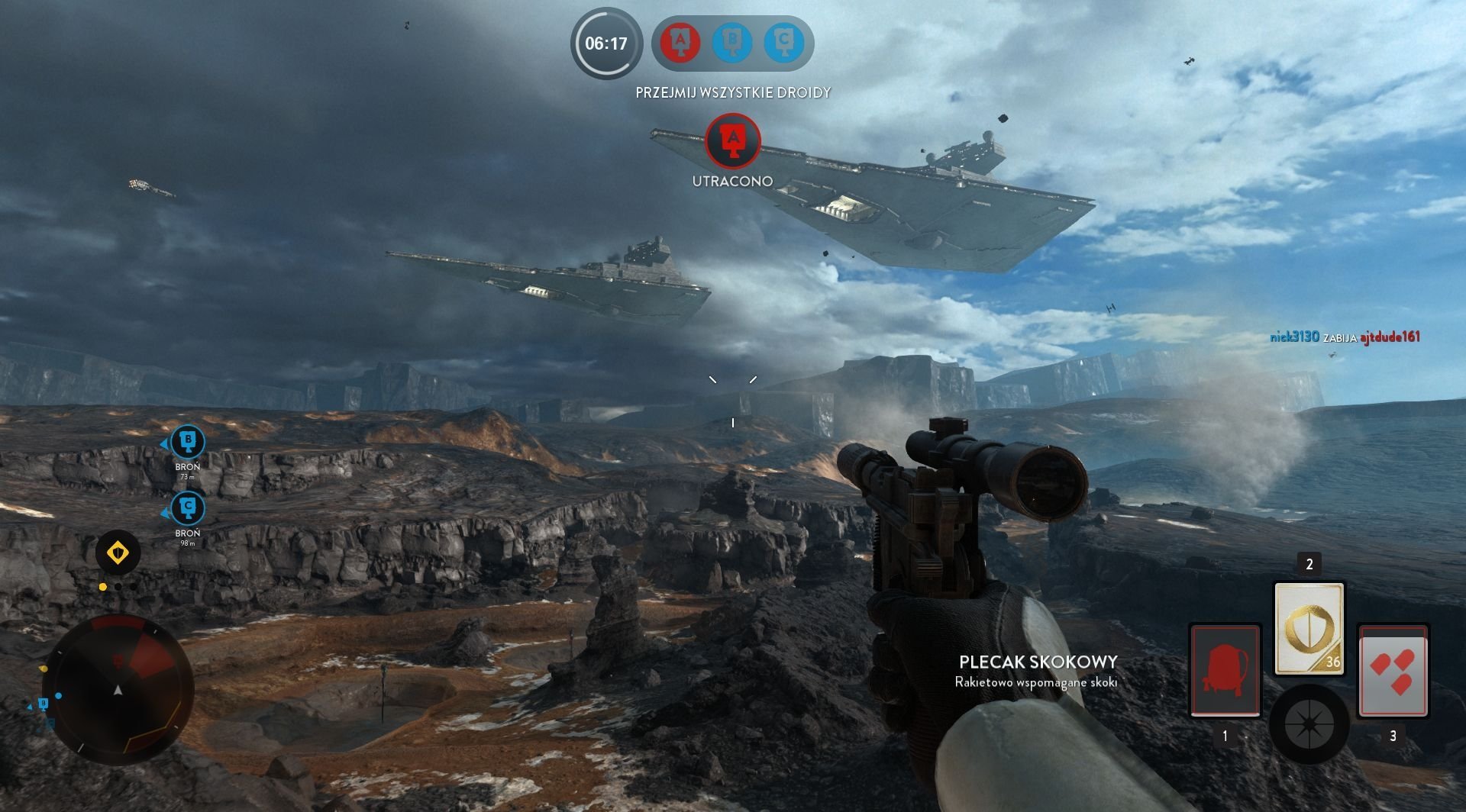
Task: Select droid B status icon in top bar
Action: pos(732,42)
